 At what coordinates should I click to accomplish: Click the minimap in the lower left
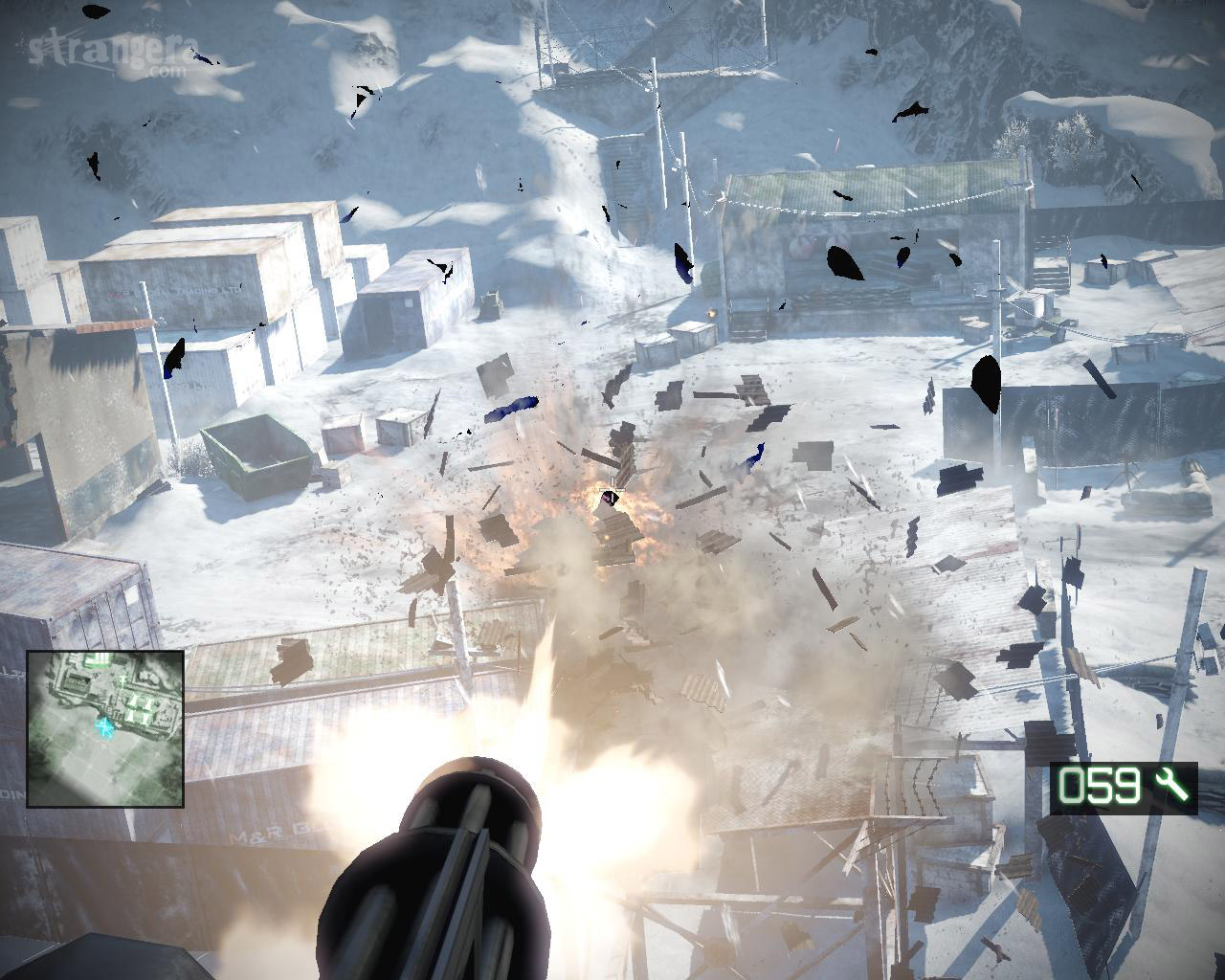[105, 728]
